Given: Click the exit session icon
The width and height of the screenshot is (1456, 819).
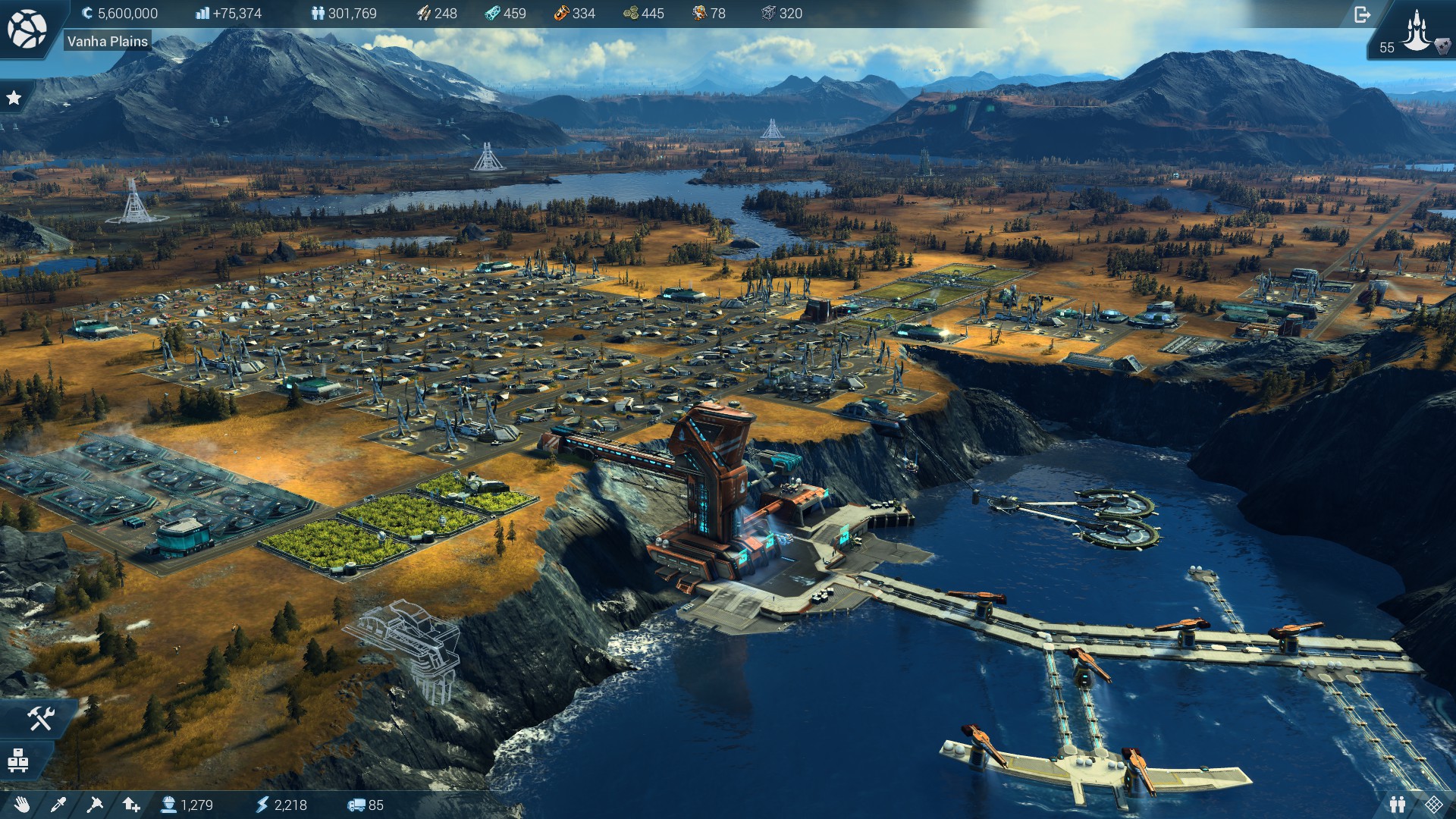Looking at the screenshot, I should click(x=1362, y=14).
